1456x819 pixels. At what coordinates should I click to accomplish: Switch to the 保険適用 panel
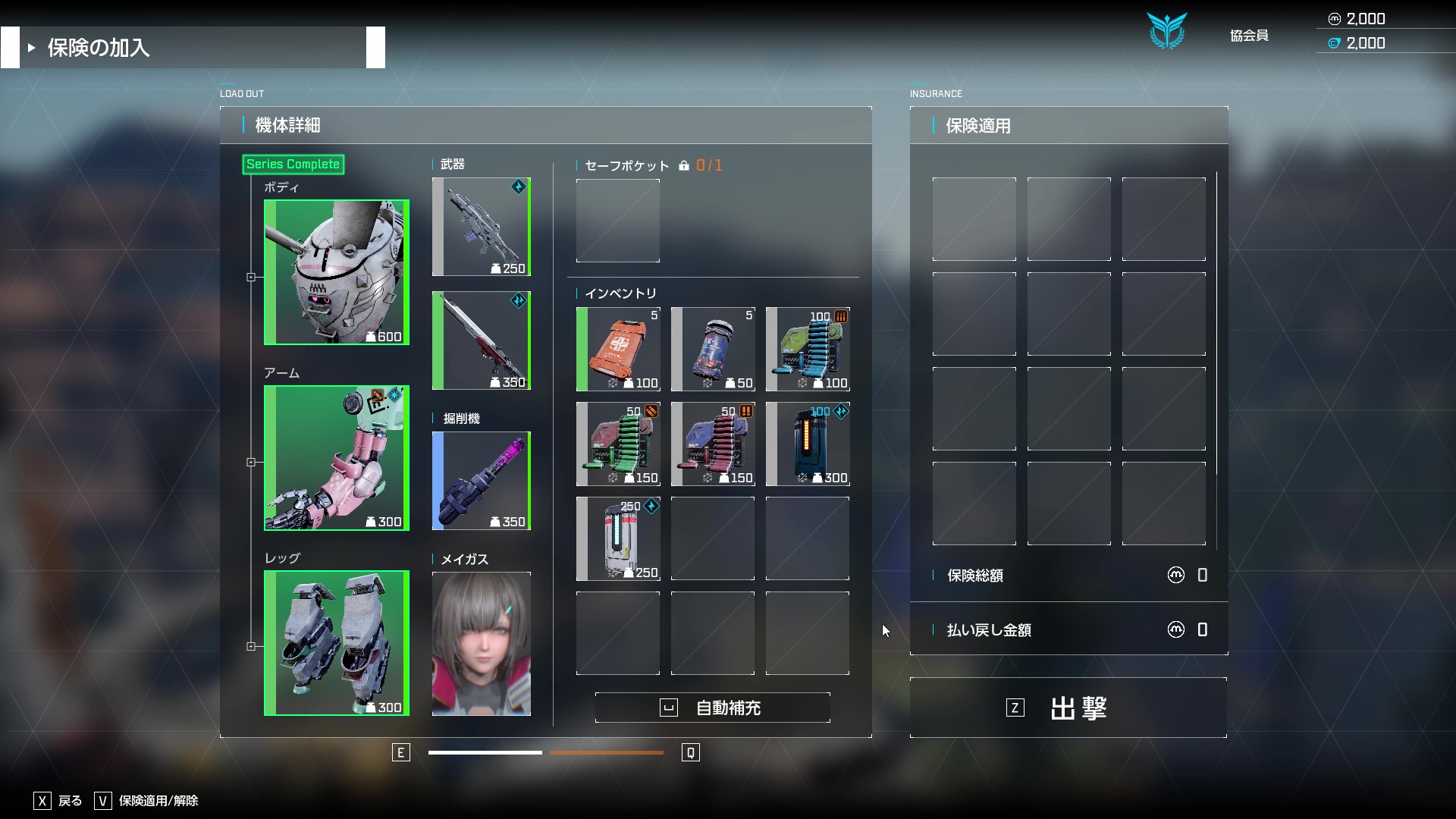tap(977, 126)
